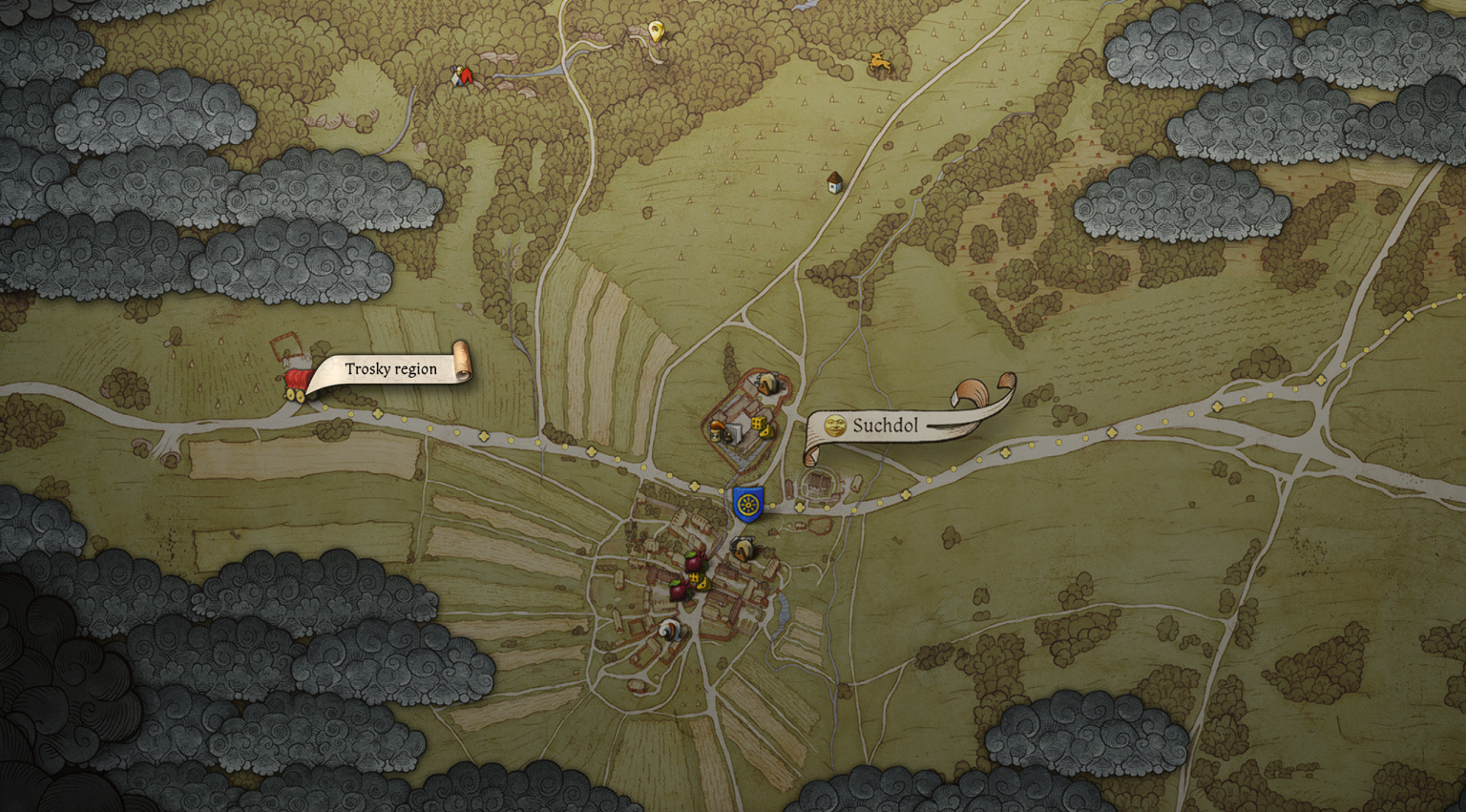
Task: Select the stag icon near the northeastern woods
Action: [x=880, y=61]
